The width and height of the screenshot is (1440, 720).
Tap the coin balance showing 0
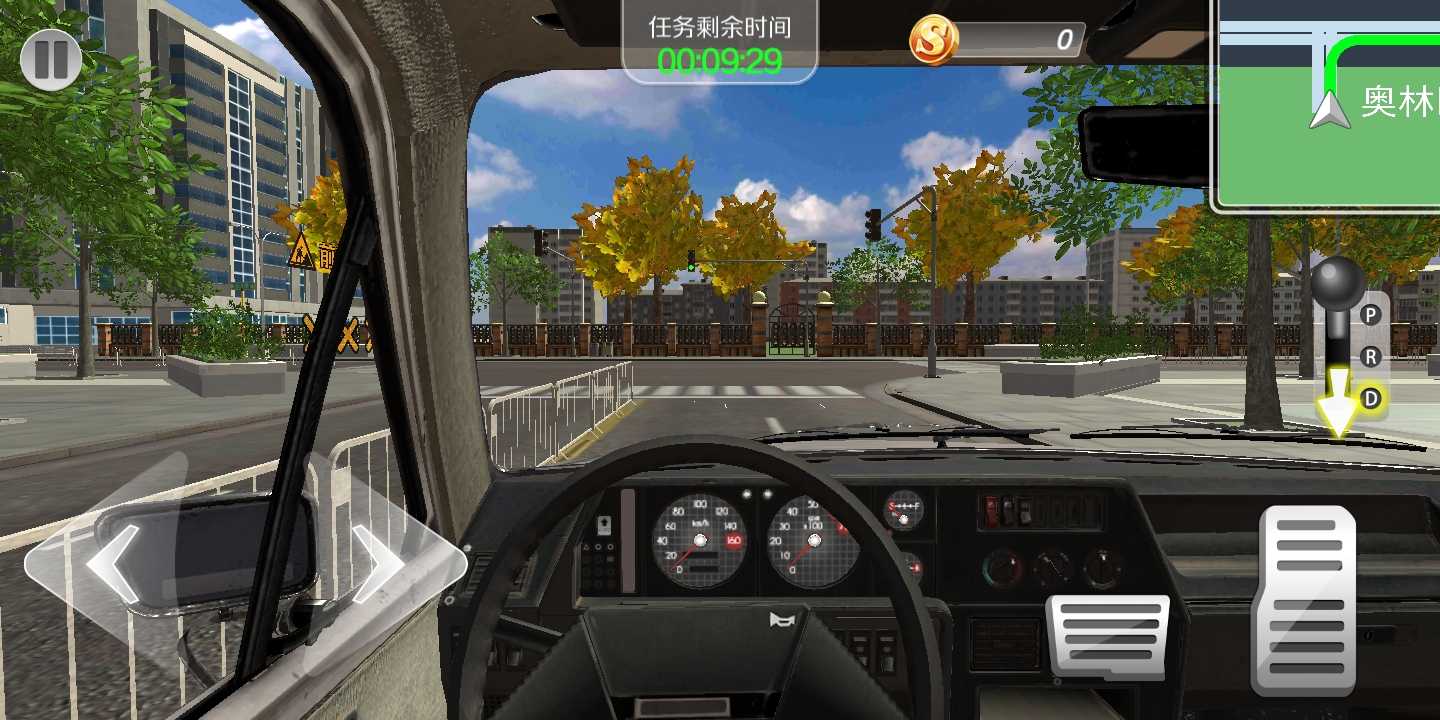click(x=1066, y=40)
